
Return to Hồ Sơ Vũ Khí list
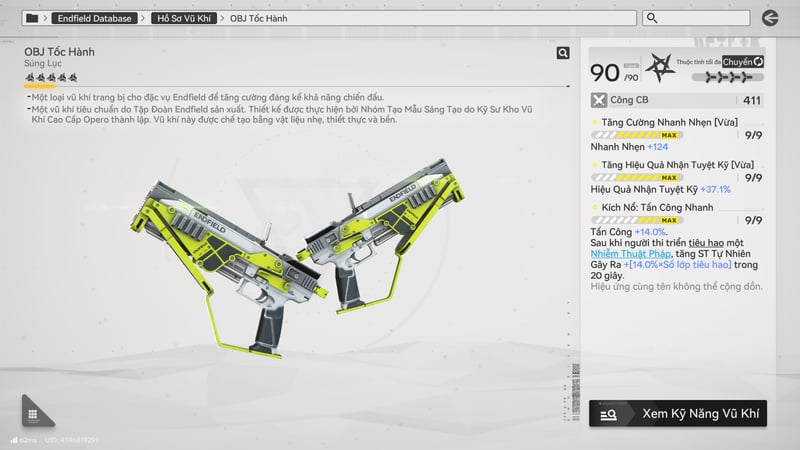pos(186,18)
